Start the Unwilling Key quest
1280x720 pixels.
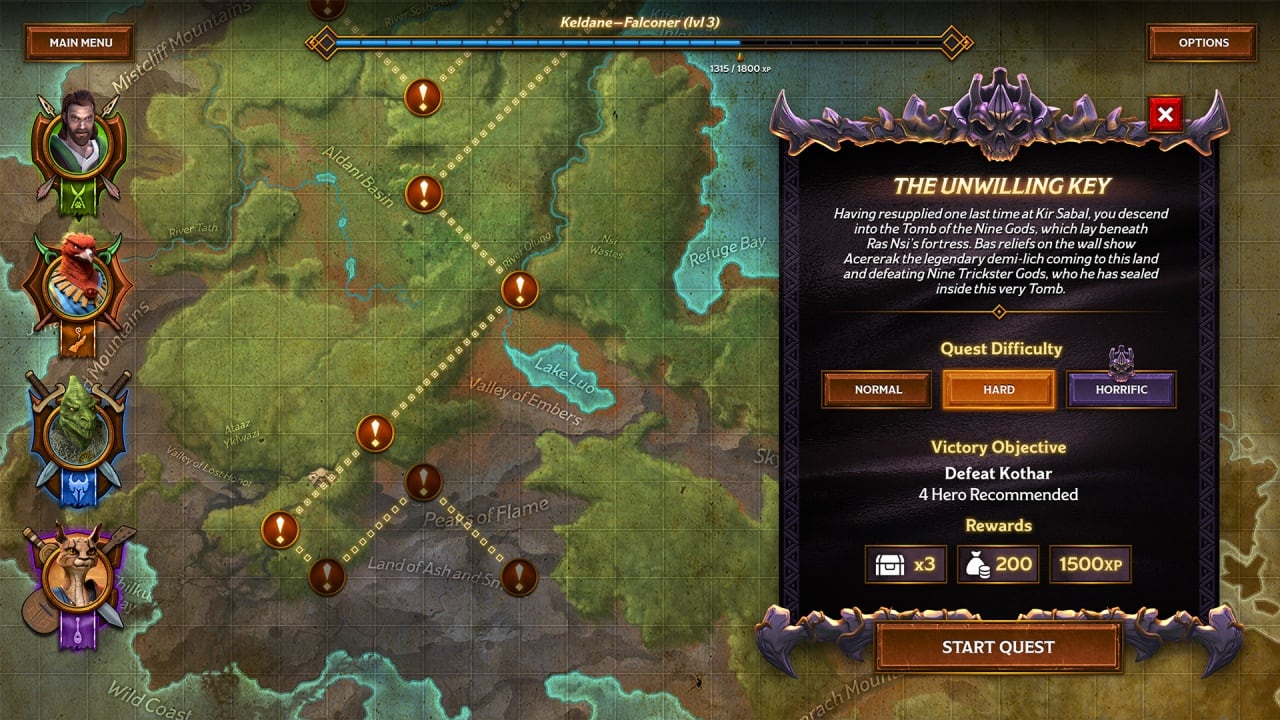[997, 647]
